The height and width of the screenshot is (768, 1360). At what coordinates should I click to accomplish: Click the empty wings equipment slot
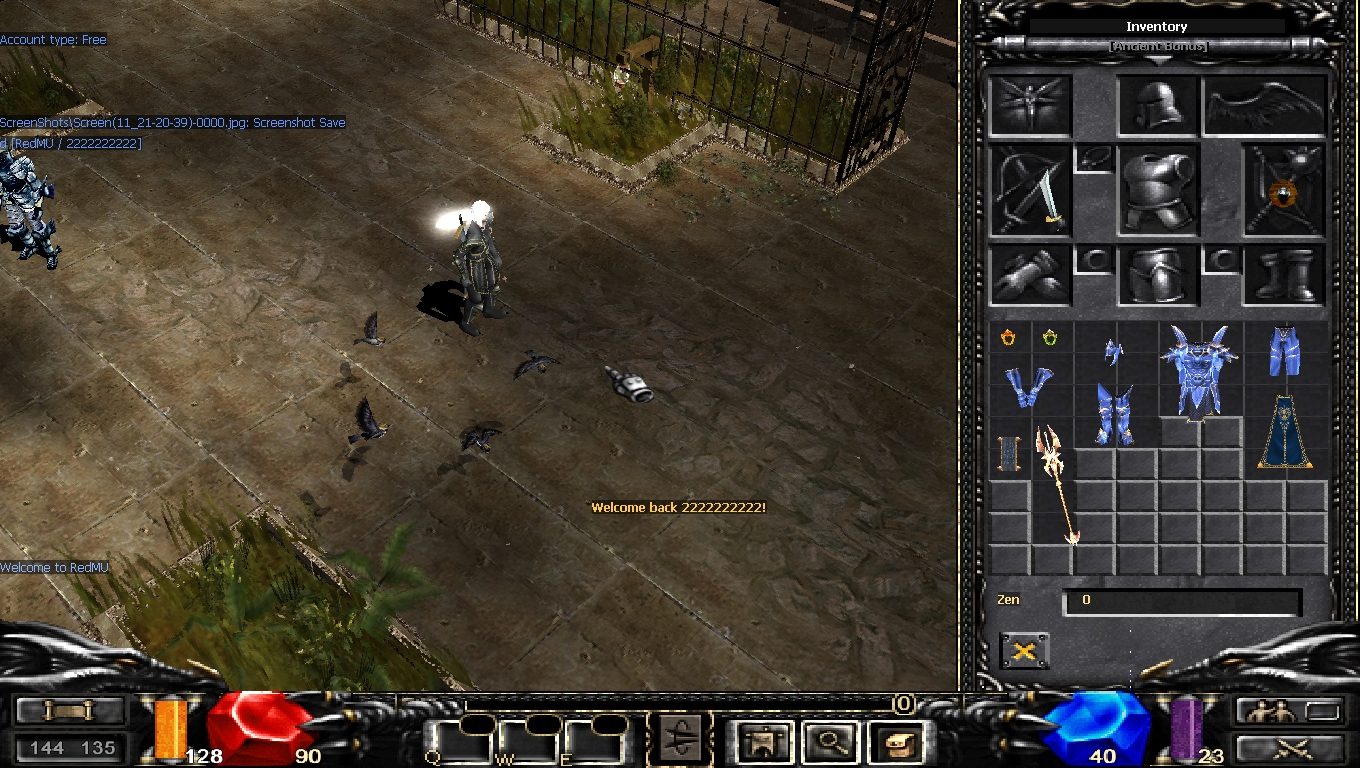1265,107
